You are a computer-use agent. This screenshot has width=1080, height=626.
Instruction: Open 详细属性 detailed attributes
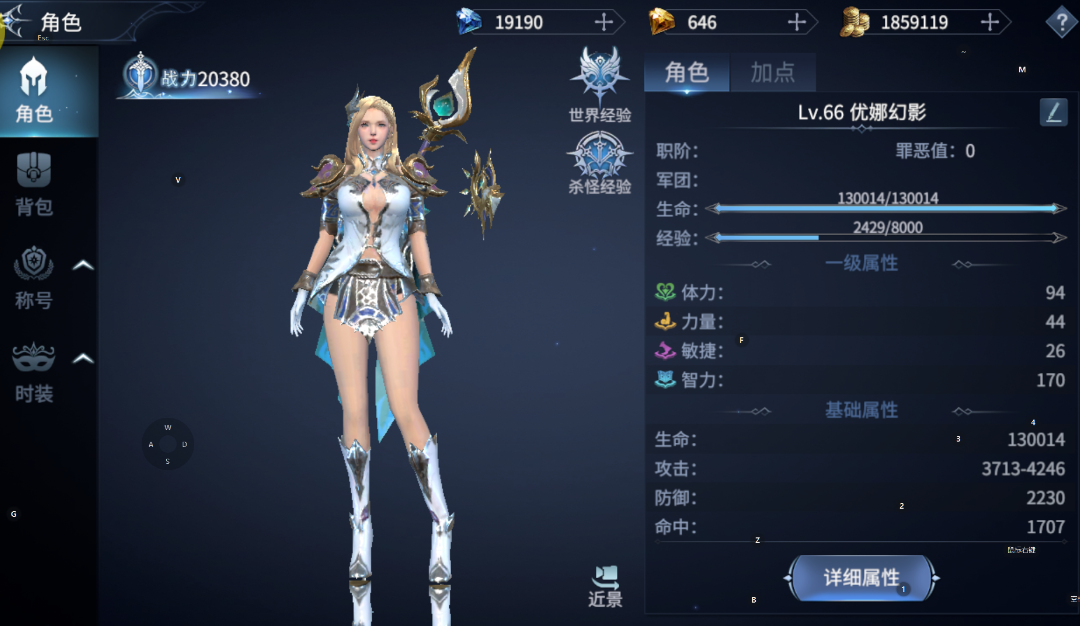pos(862,578)
